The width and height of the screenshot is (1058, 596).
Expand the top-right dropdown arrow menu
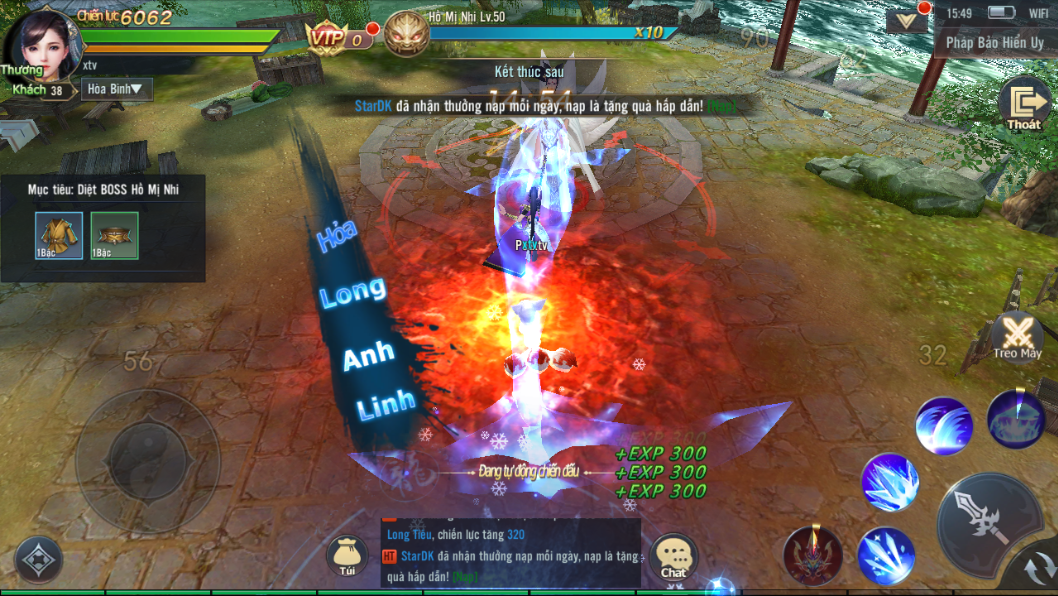pos(906,20)
